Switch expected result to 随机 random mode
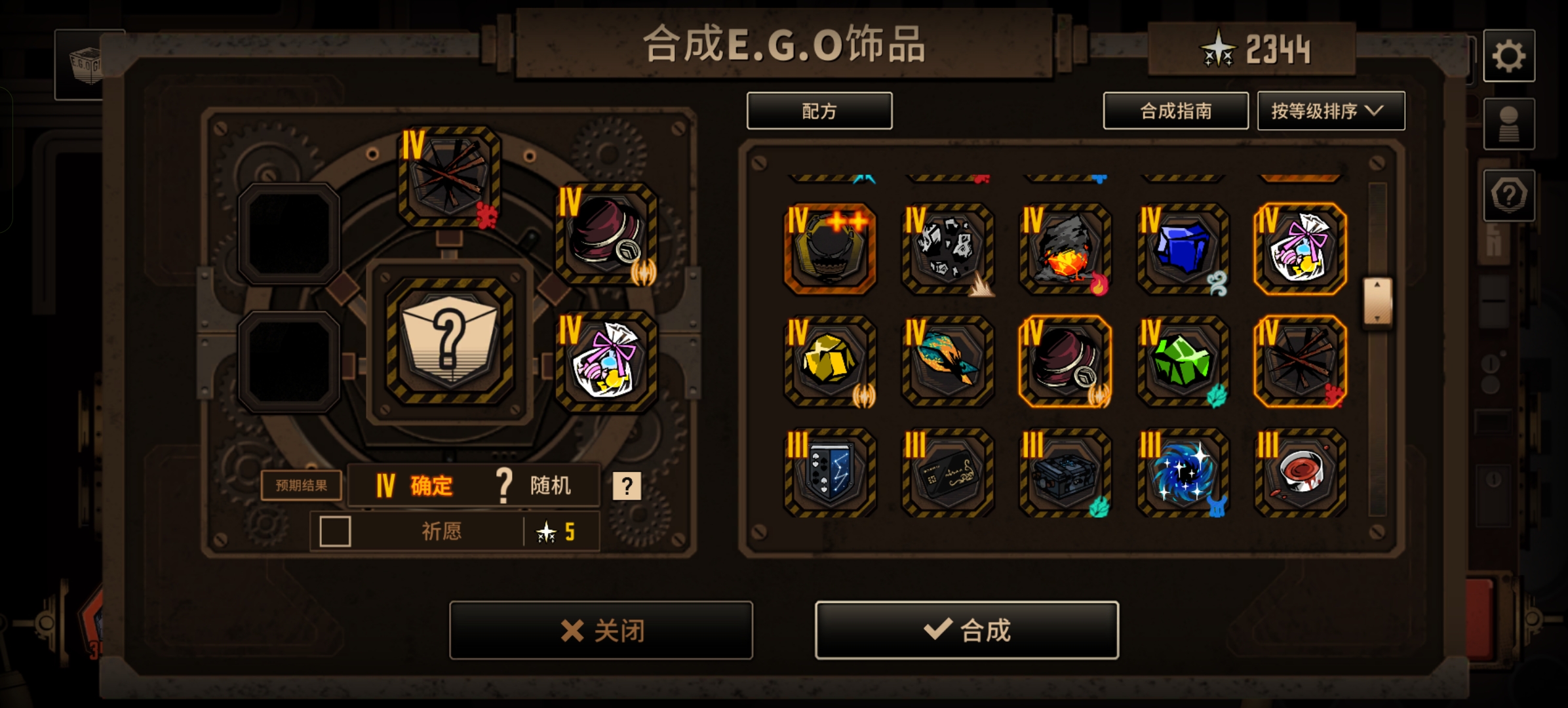 coord(538,485)
